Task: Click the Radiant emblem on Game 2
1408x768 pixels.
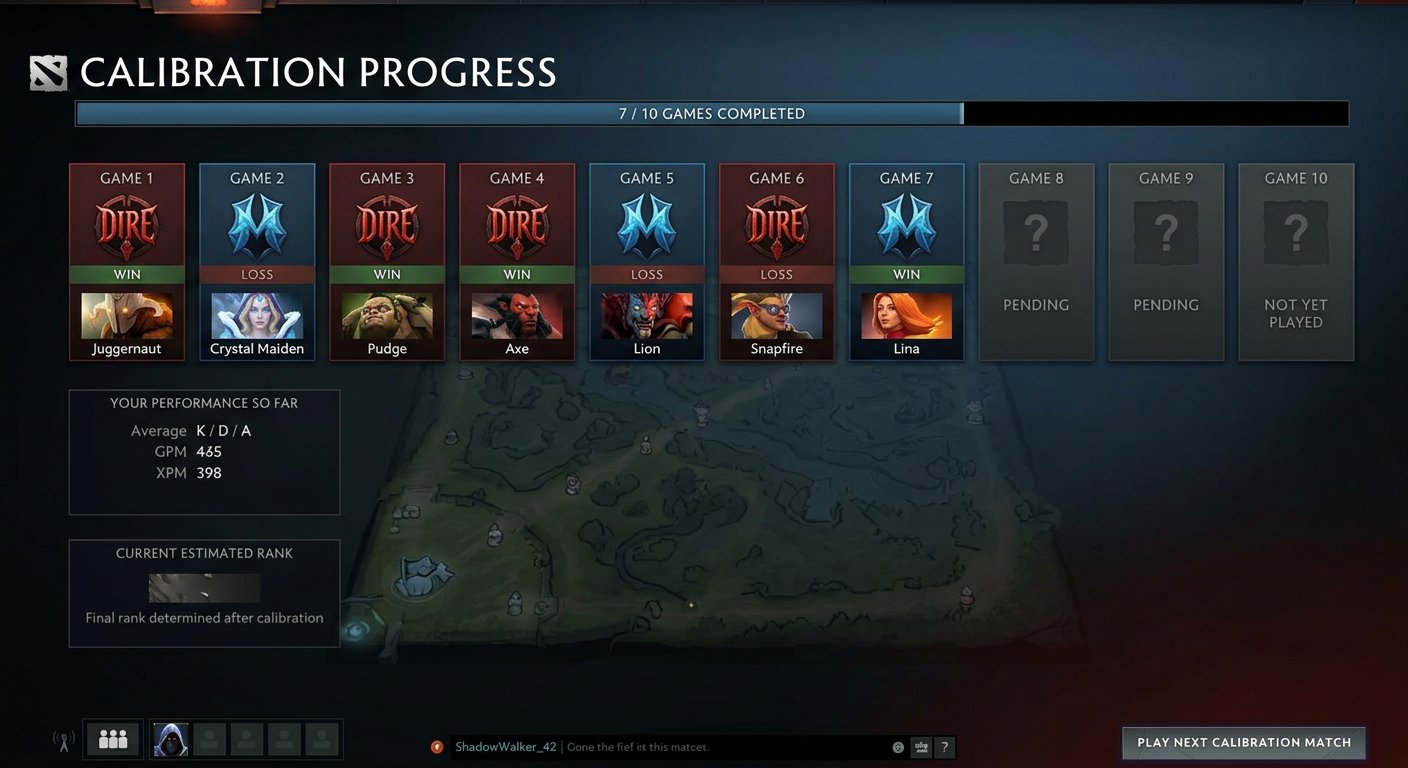Action: [257, 222]
